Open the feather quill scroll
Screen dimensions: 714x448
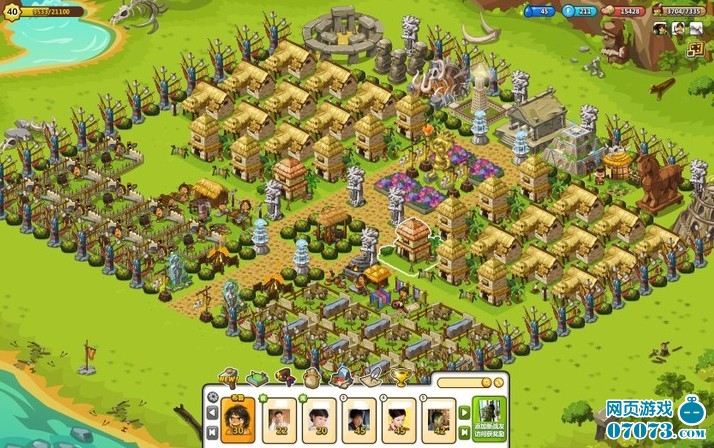370,377
